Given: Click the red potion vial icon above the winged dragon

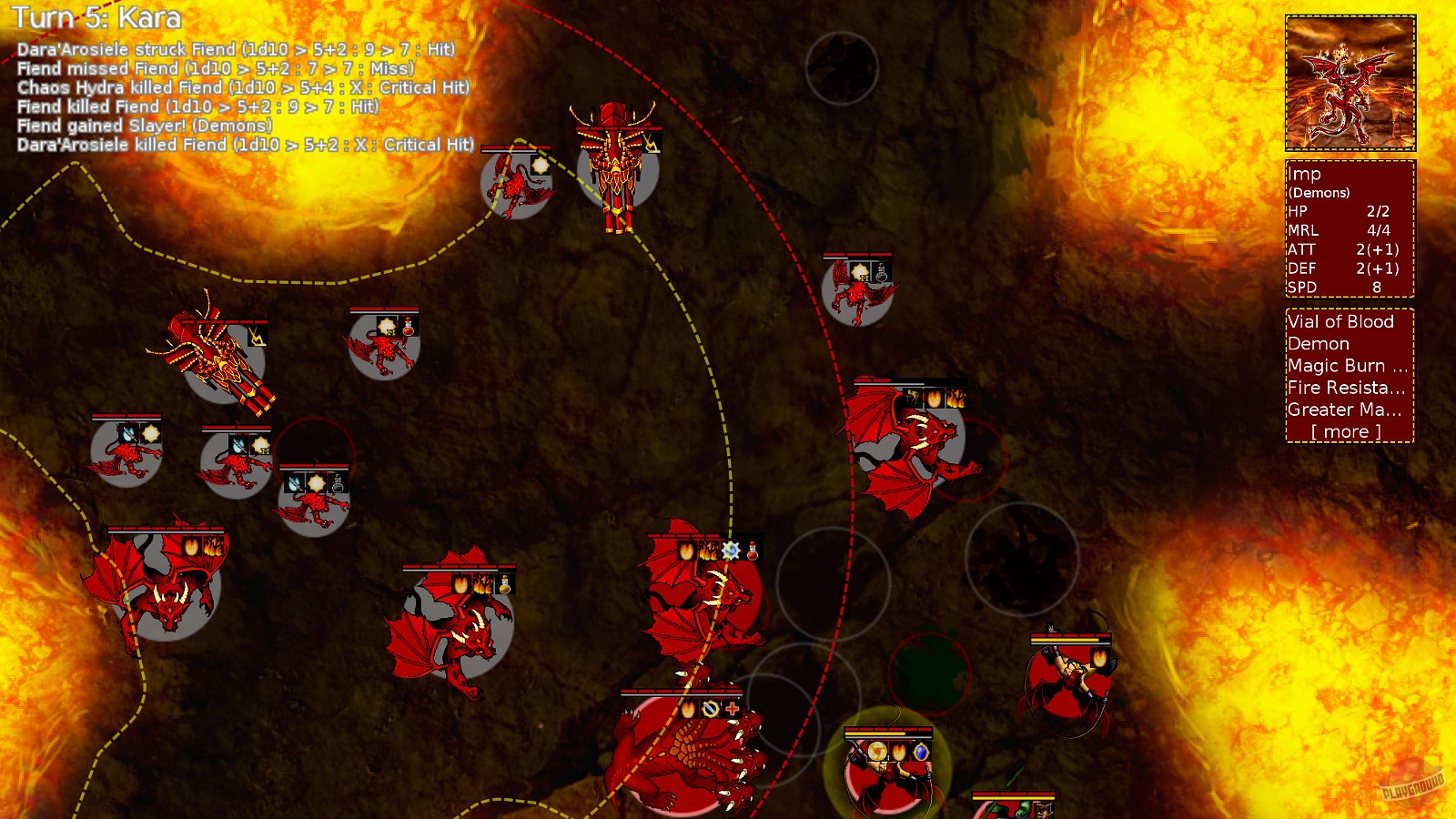Looking at the screenshot, I should coord(753,551).
